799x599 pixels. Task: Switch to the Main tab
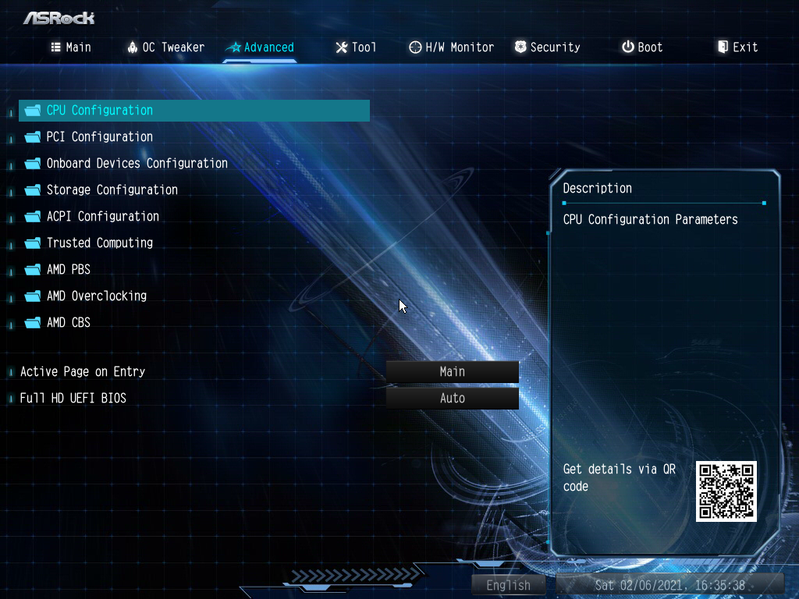point(71,47)
